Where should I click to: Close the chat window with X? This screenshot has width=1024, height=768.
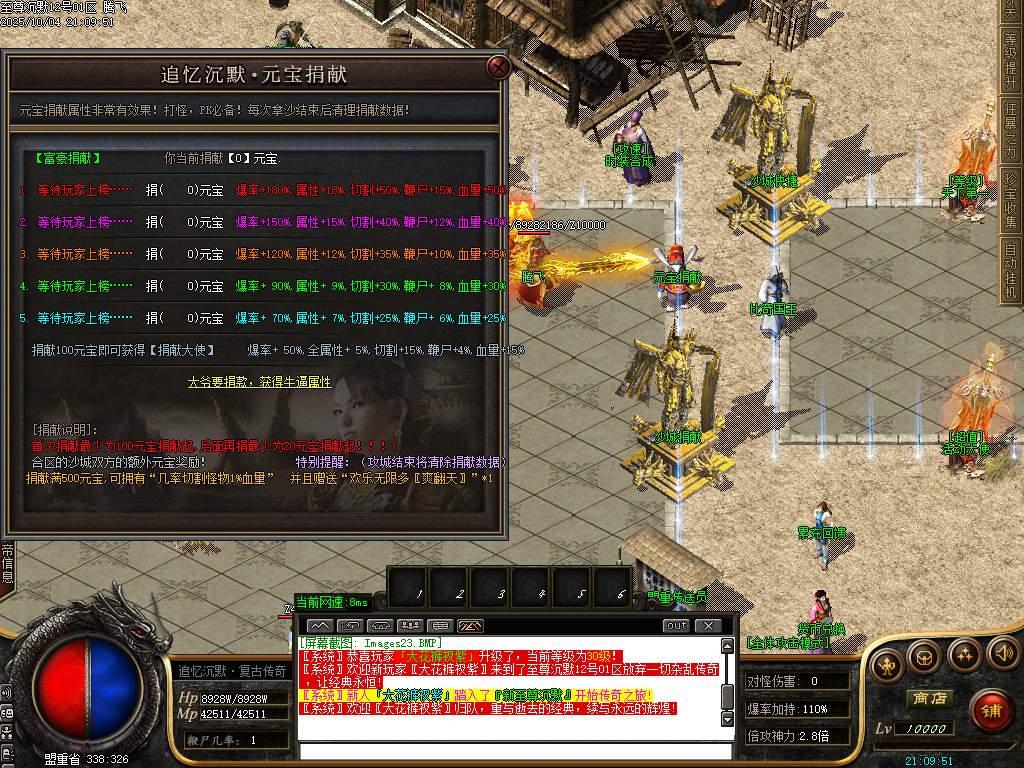708,626
